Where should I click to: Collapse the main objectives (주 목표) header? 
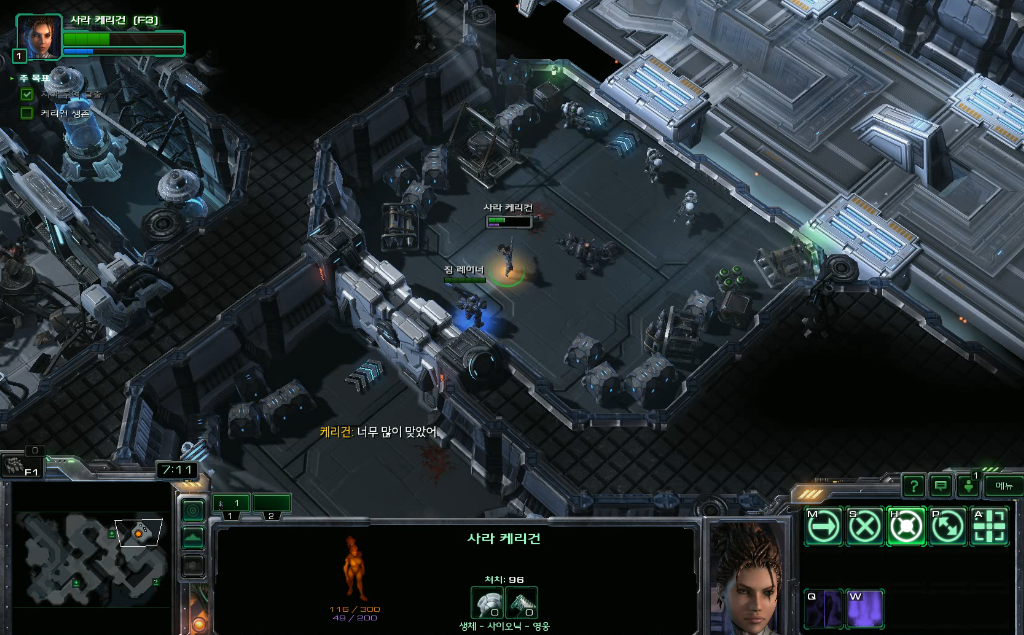tap(12, 77)
